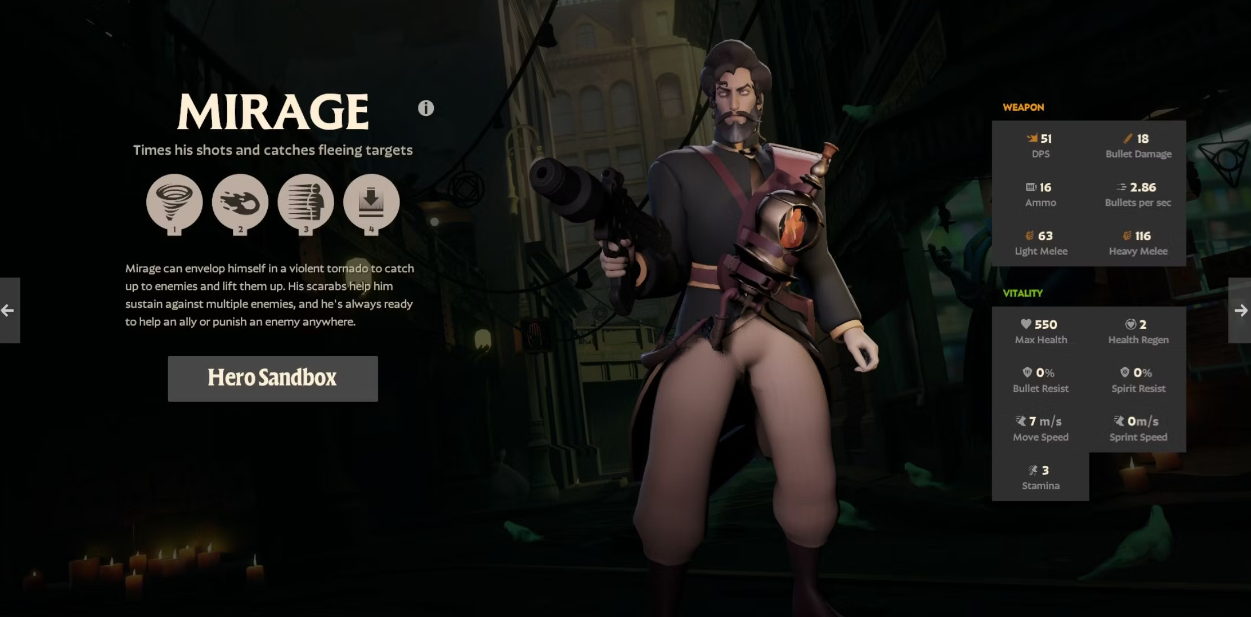Go to the previous hero with left arrow
The width and height of the screenshot is (1251, 617).
tap(8, 310)
